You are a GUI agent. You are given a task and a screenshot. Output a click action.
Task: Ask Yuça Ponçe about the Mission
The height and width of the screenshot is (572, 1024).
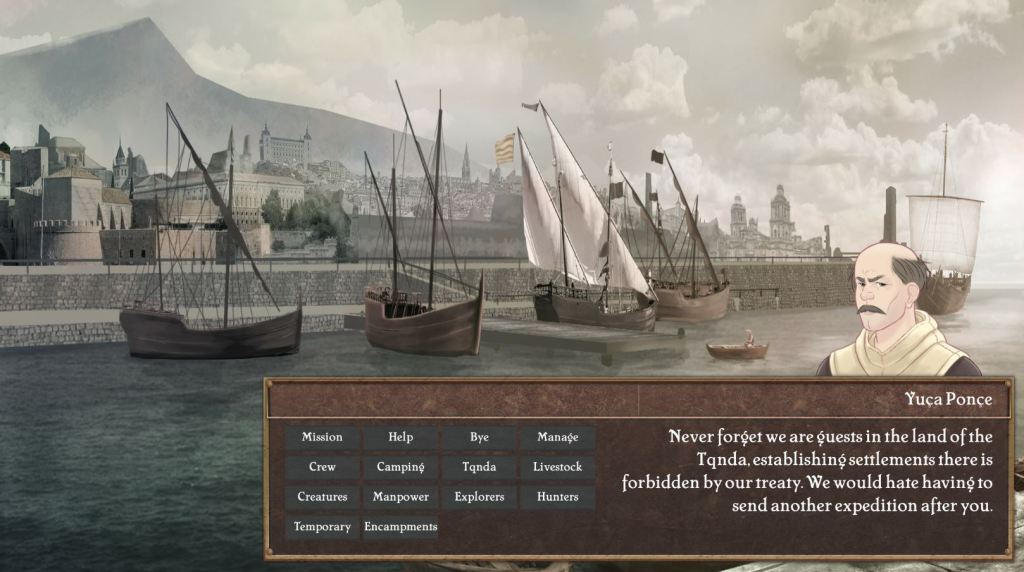point(322,437)
